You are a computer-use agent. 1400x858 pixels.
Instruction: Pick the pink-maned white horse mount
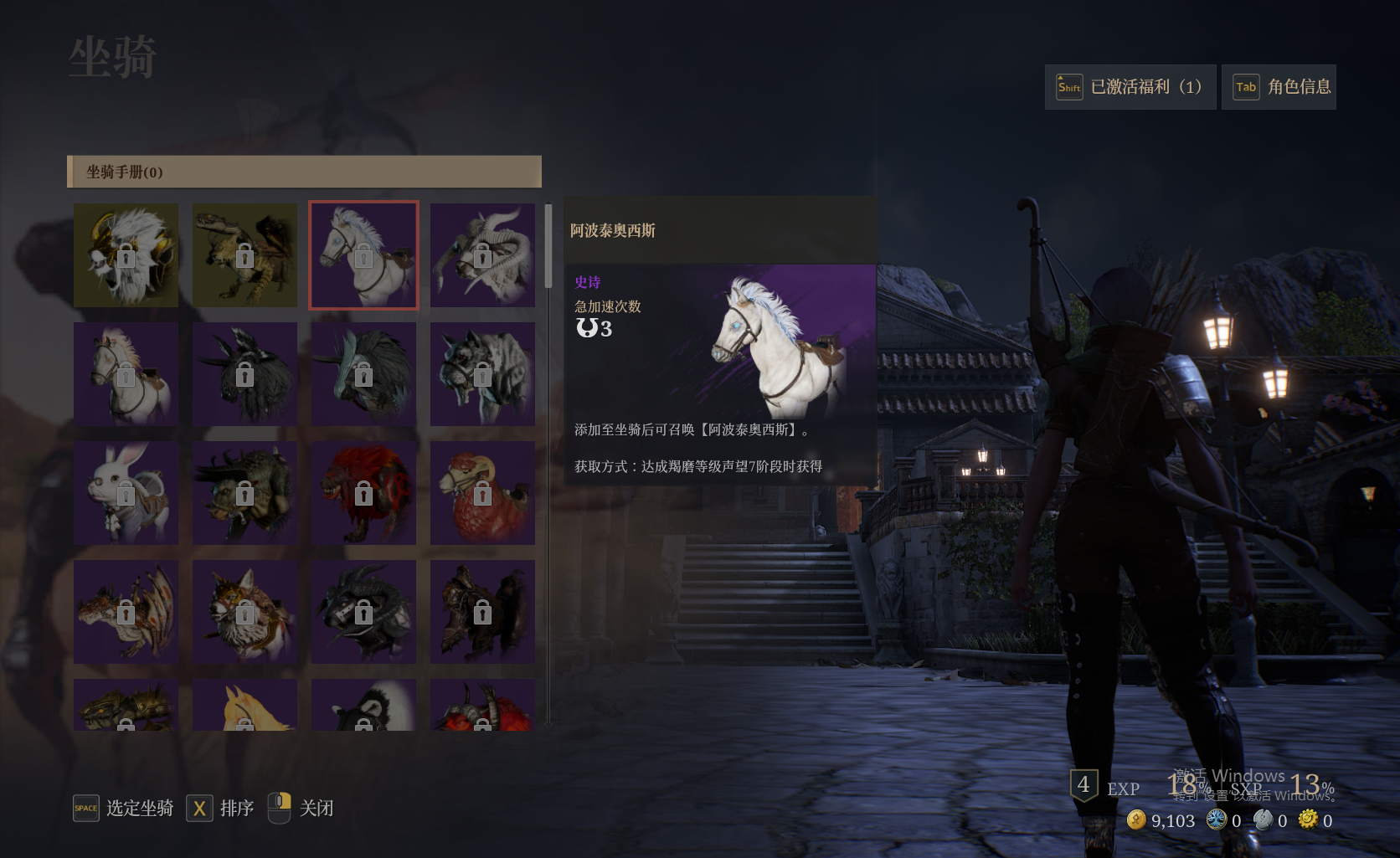[x=126, y=374]
